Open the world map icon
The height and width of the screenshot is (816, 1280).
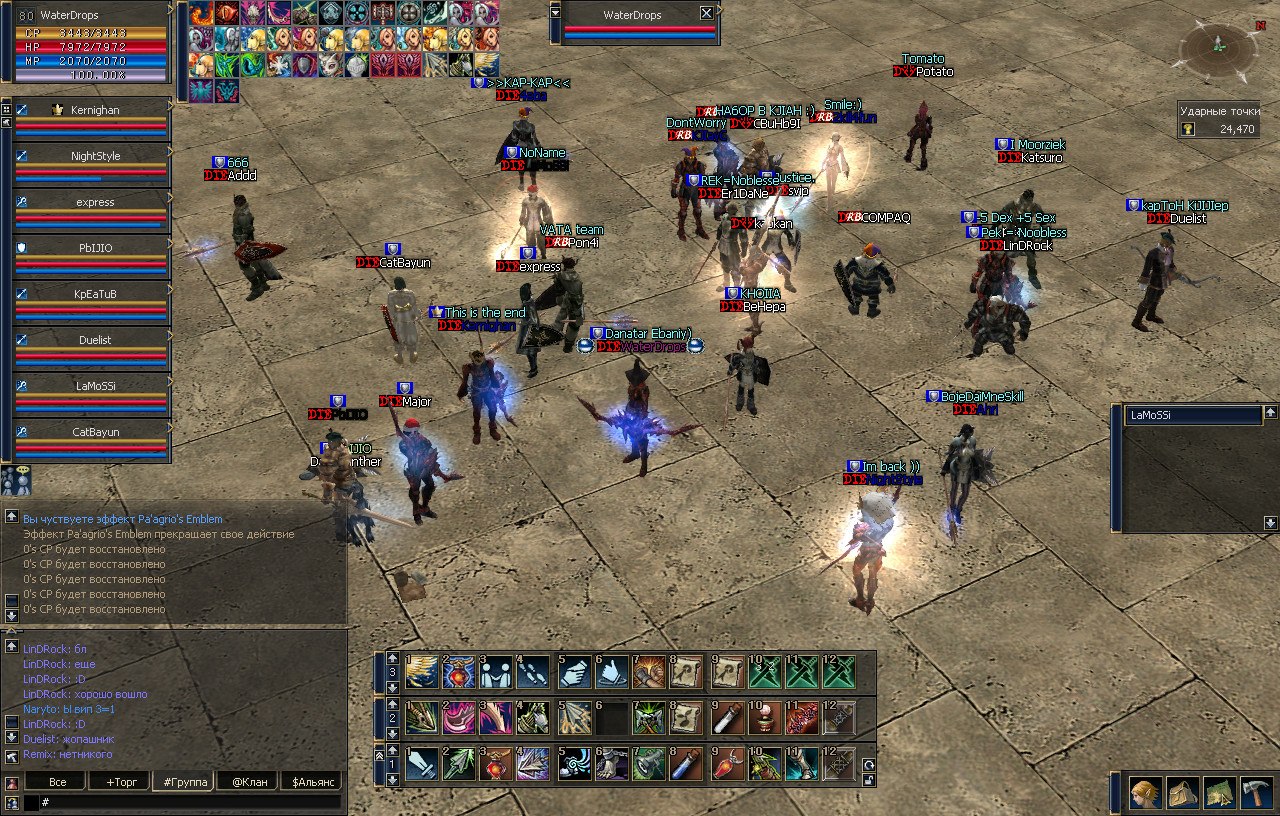click(1219, 793)
